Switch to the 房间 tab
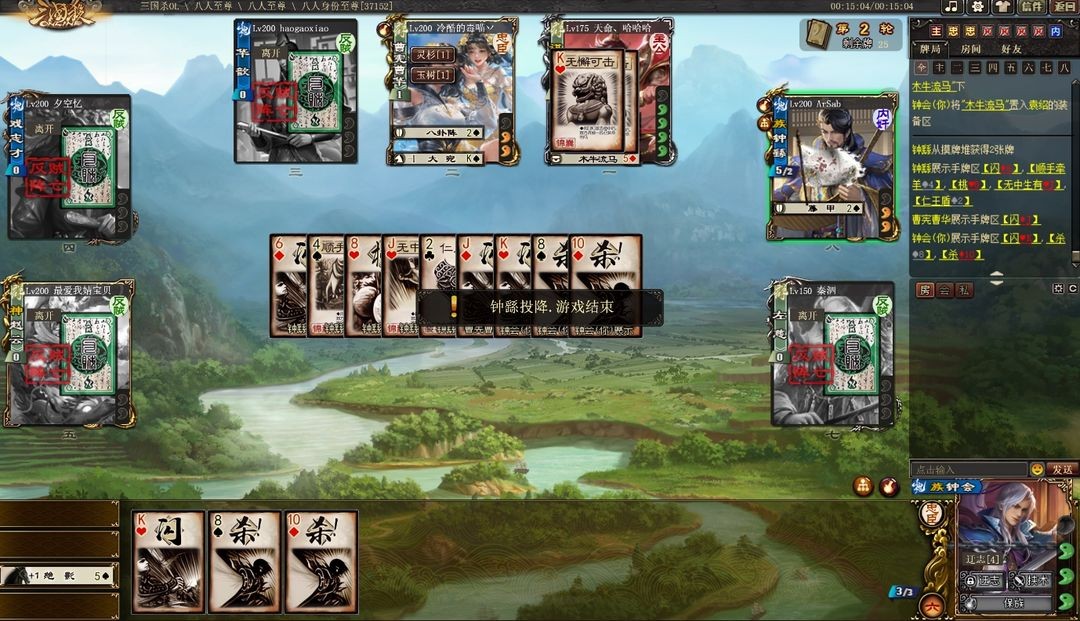The image size is (1080, 621). 971,49
